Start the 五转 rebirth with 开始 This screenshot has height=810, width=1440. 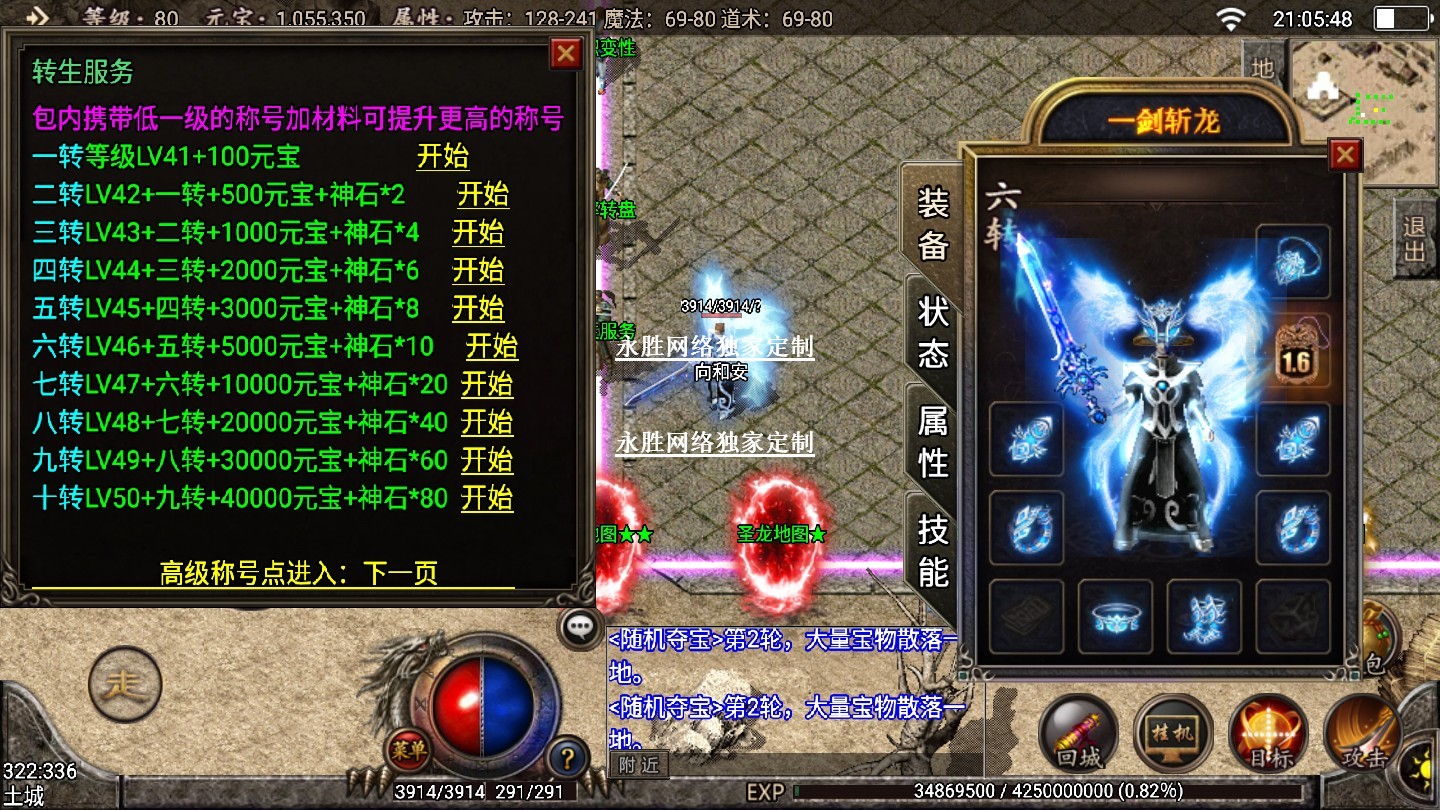[x=478, y=309]
